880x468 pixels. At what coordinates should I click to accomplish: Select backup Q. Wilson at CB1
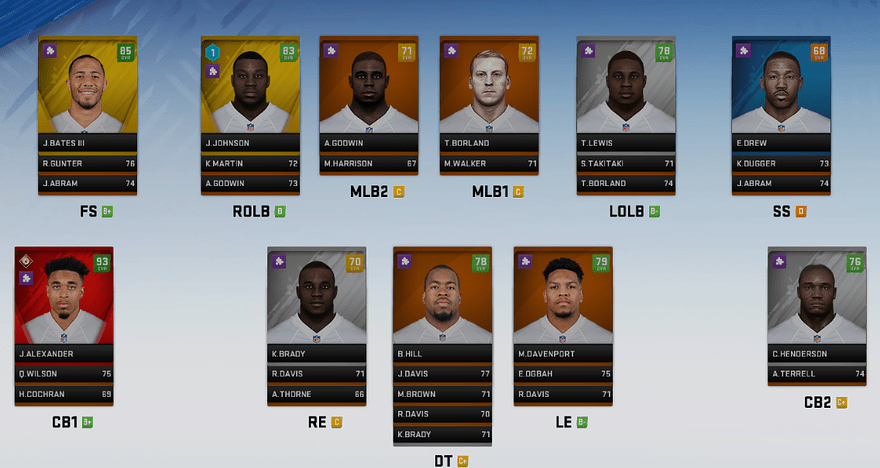point(64,374)
